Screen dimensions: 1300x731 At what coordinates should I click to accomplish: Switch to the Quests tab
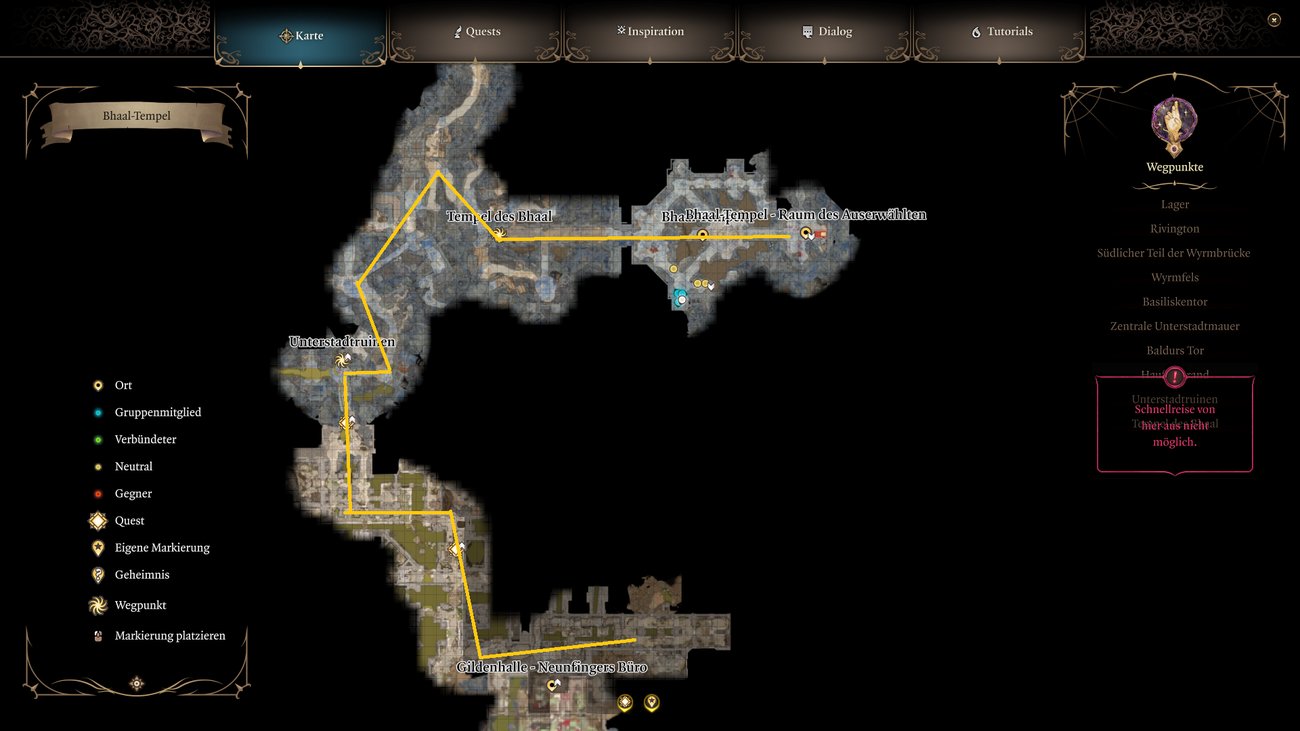[x=477, y=31]
